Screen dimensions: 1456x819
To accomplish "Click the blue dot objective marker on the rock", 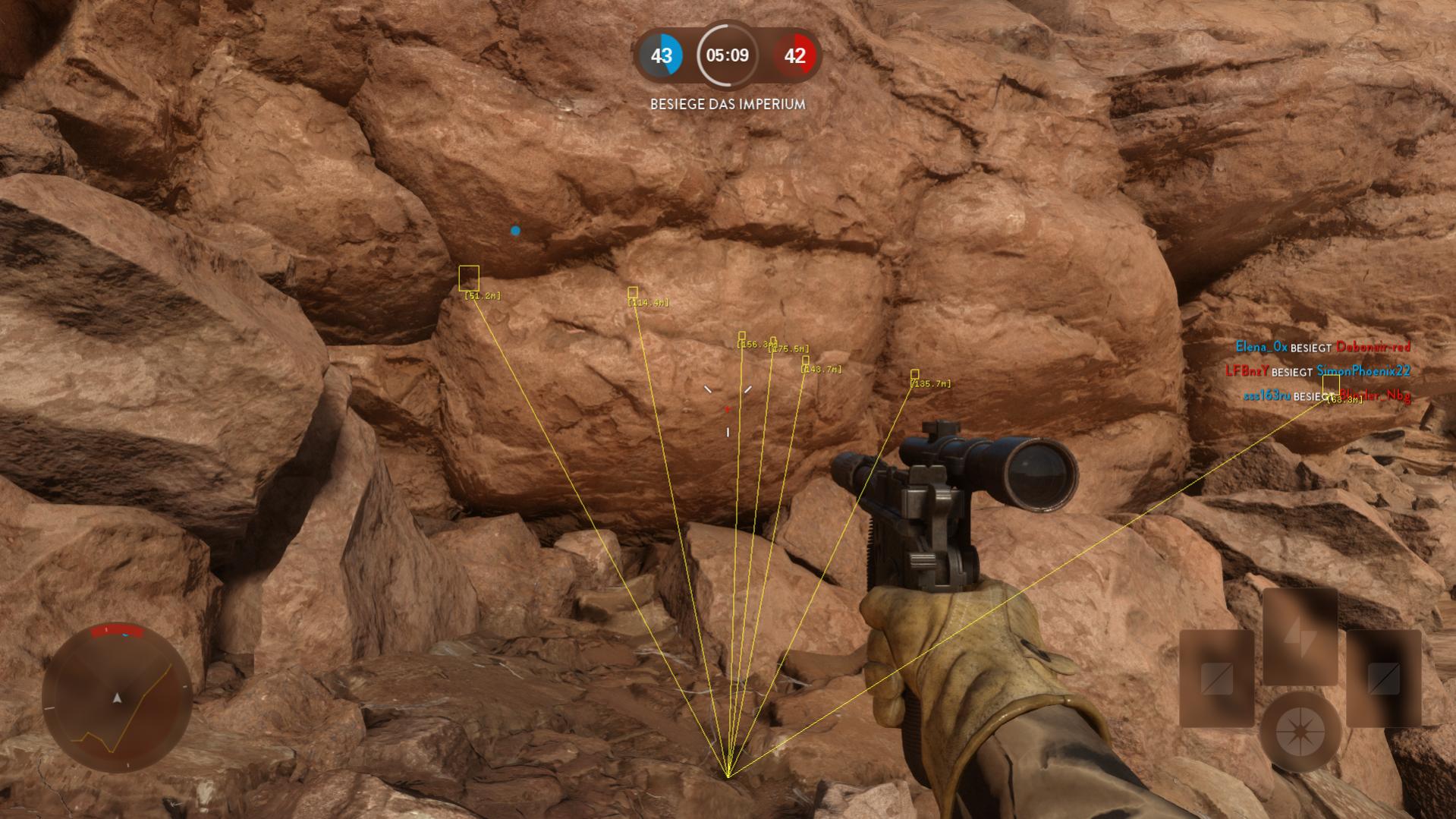I will [x=517, y=230].
